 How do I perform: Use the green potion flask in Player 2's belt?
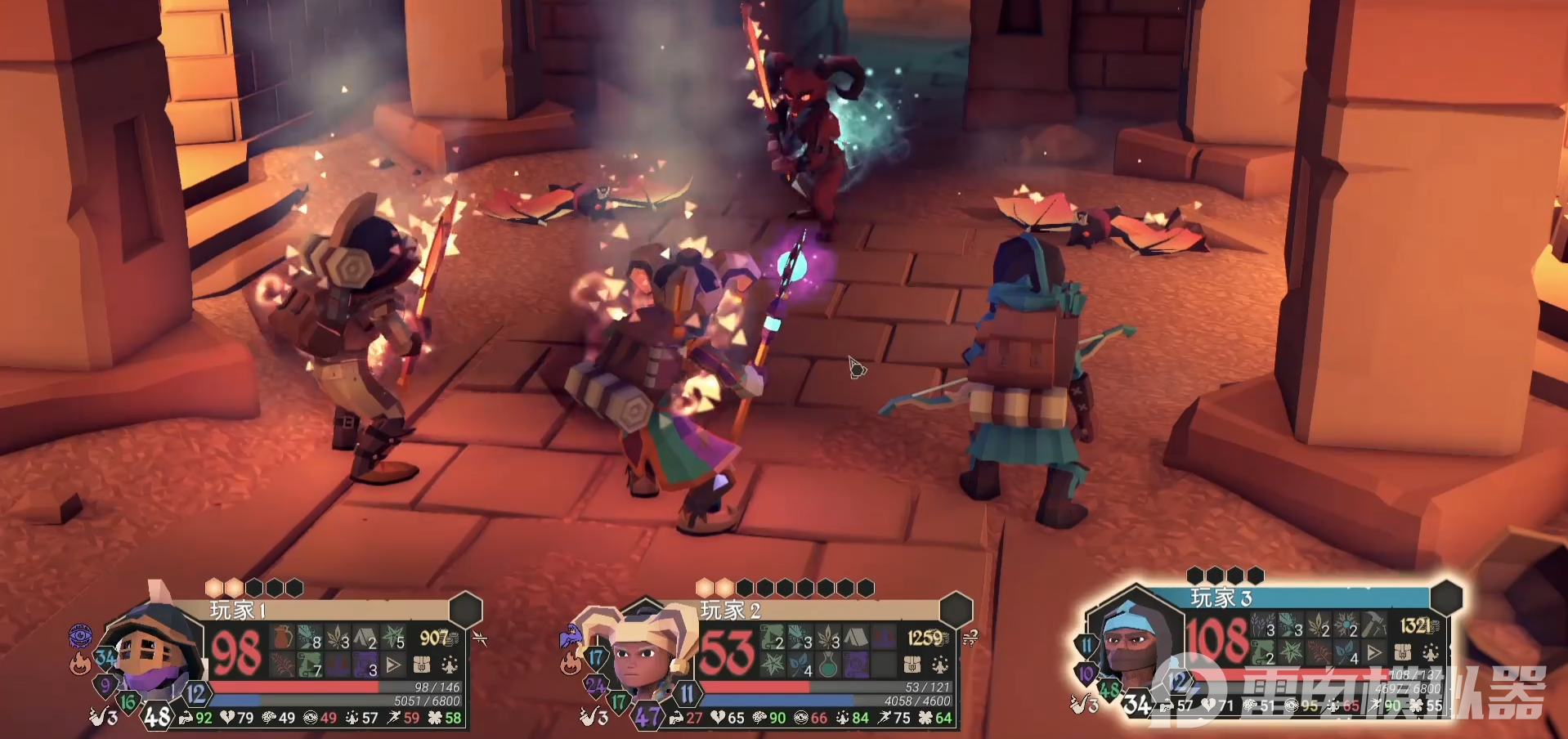click(828, 665)
